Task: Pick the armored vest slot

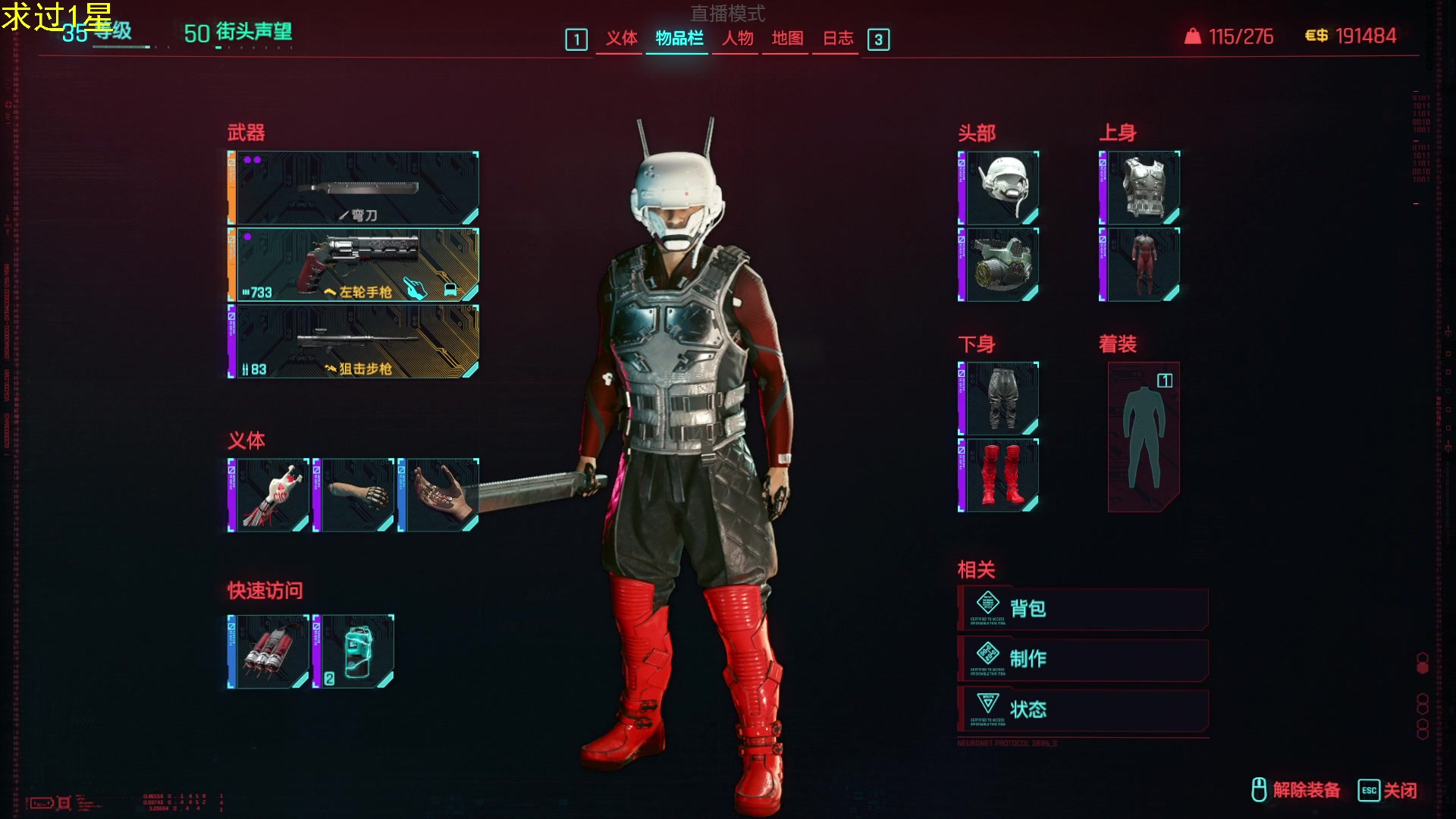Action: tap(1141, 188)
